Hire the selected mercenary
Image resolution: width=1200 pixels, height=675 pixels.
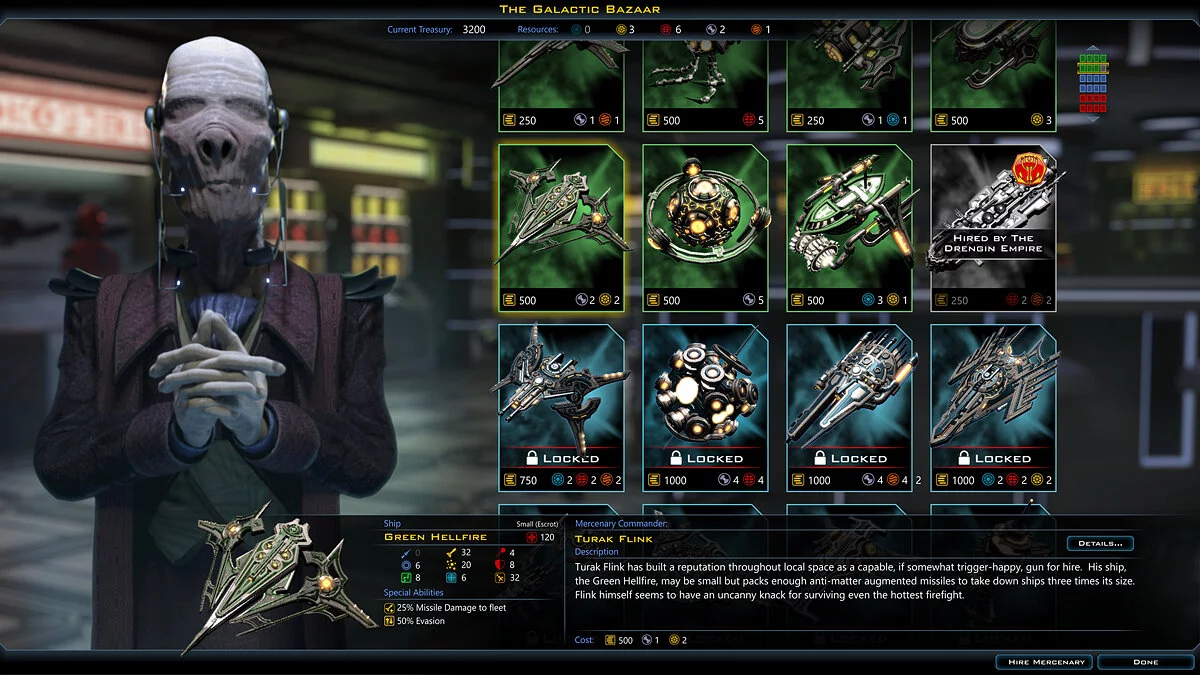1044,662
